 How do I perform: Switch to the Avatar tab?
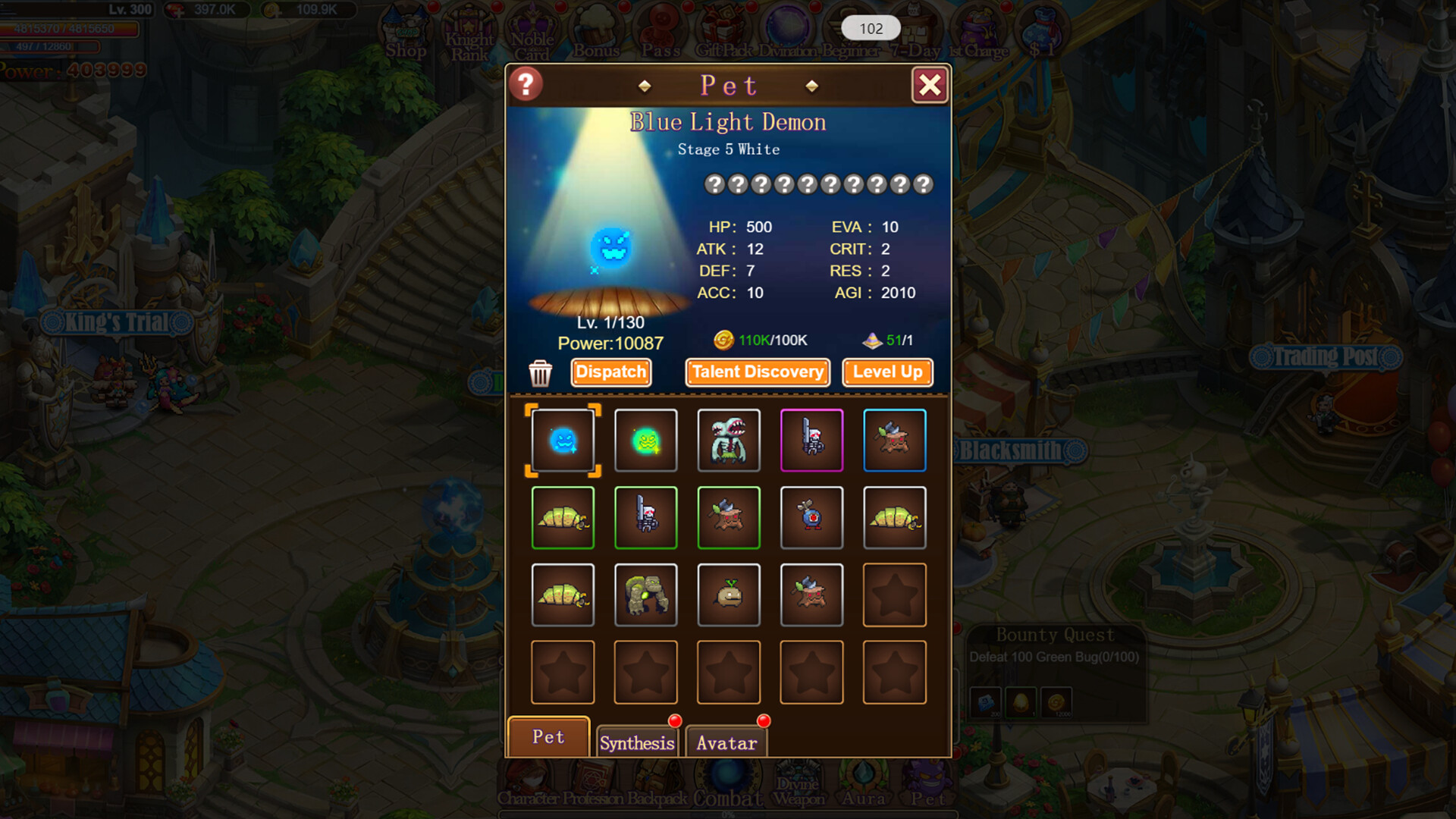pos(726,742)
